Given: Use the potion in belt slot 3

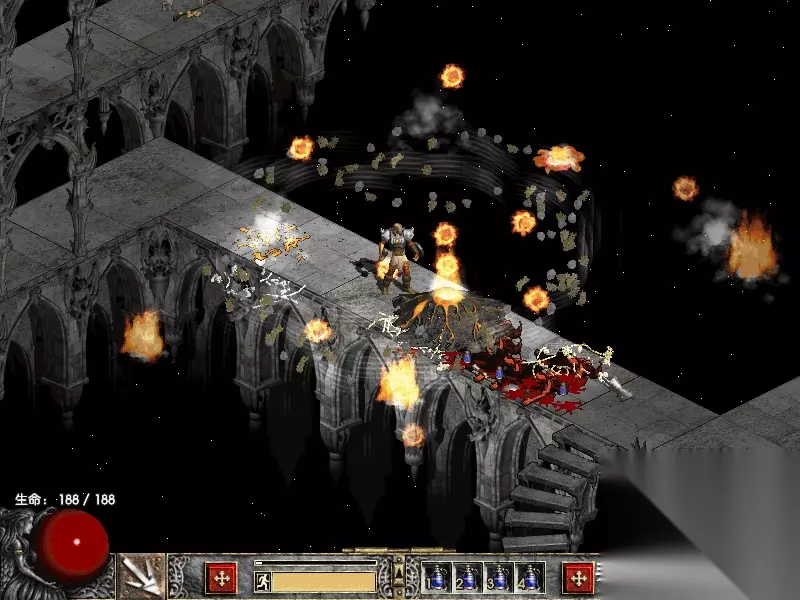Looking at the screenshot, I should (x=499, y=577).
